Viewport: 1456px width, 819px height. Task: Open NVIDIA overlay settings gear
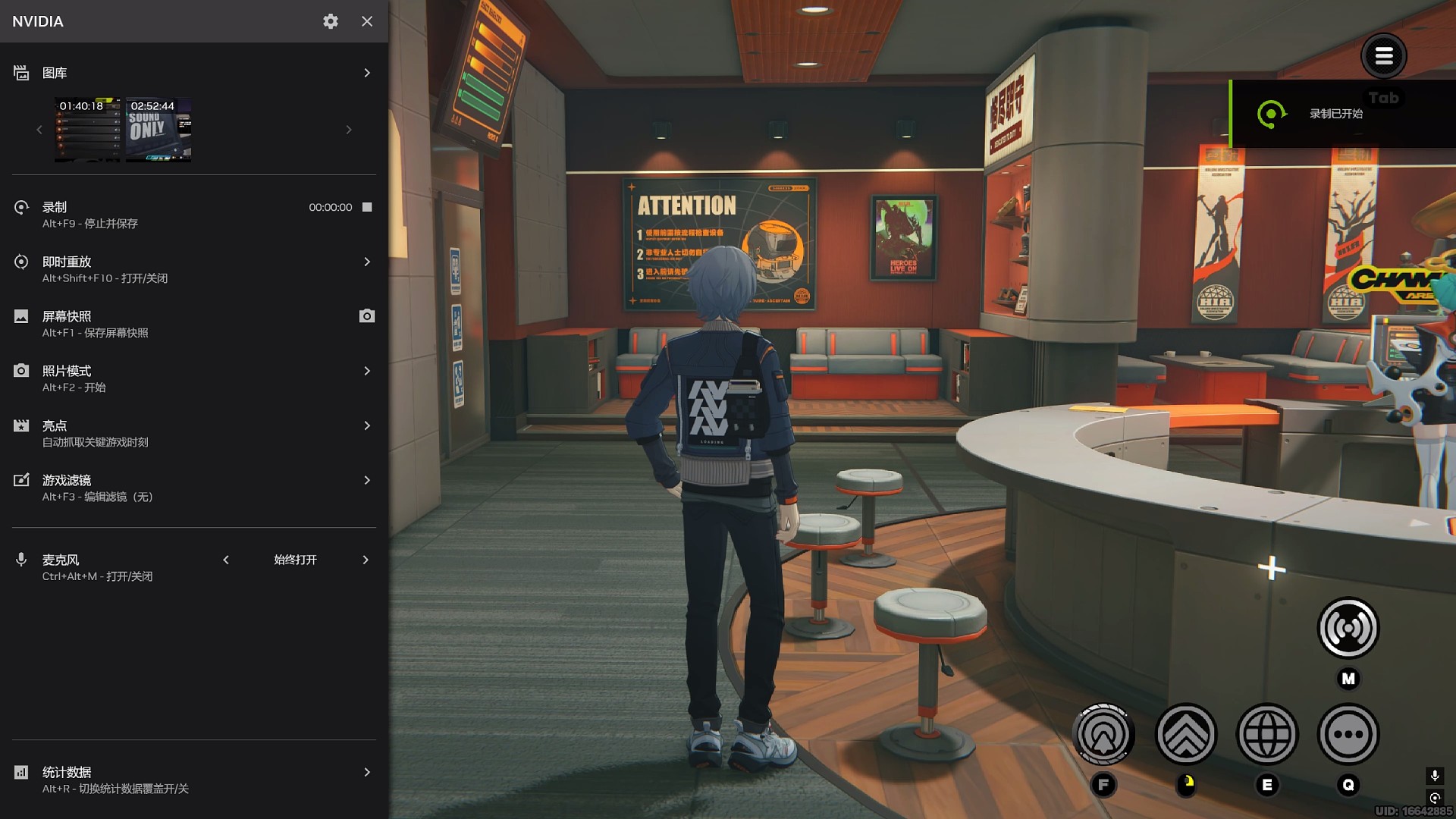(331, 21)
